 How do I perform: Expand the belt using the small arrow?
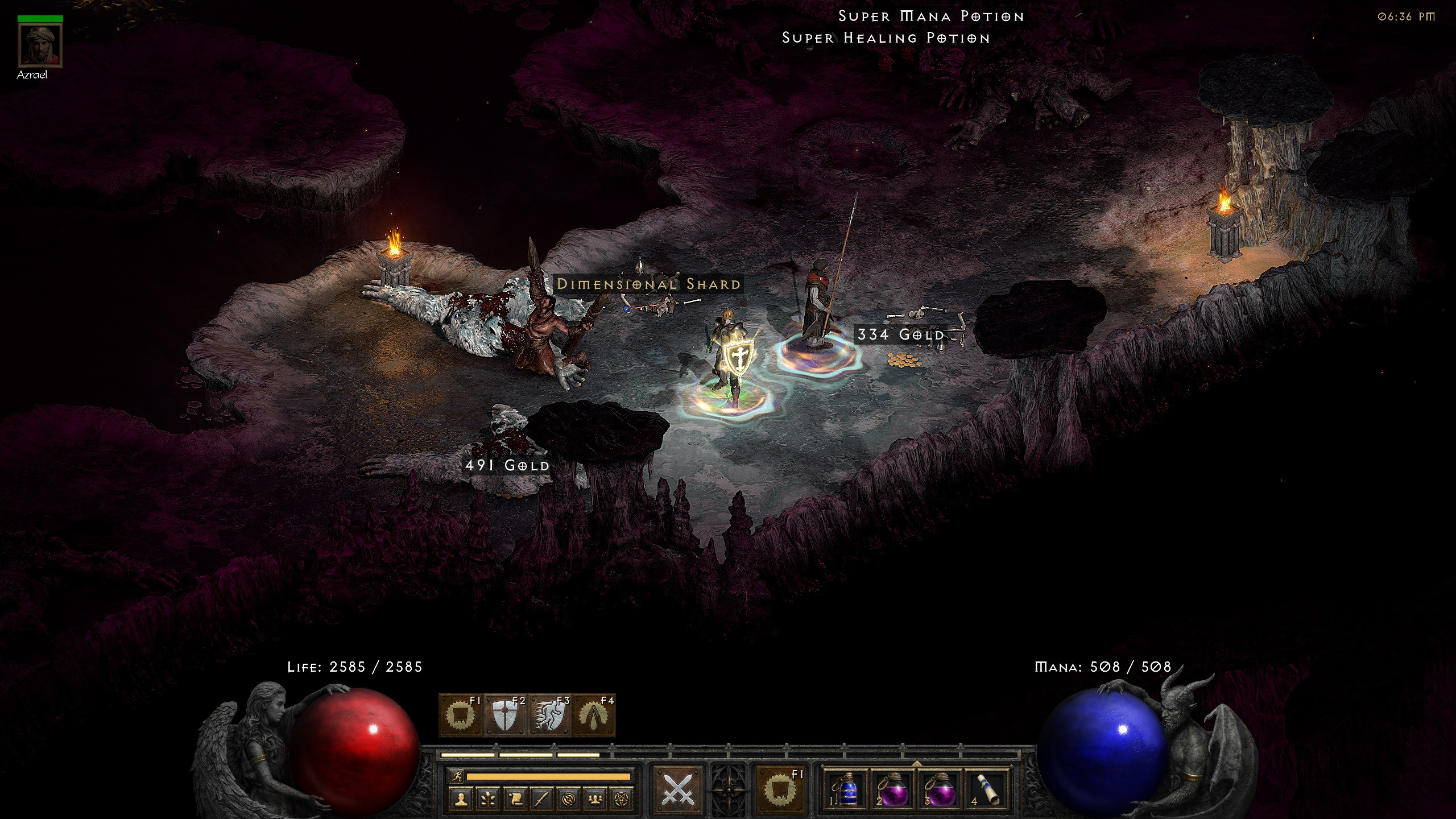tap(917, 764)
